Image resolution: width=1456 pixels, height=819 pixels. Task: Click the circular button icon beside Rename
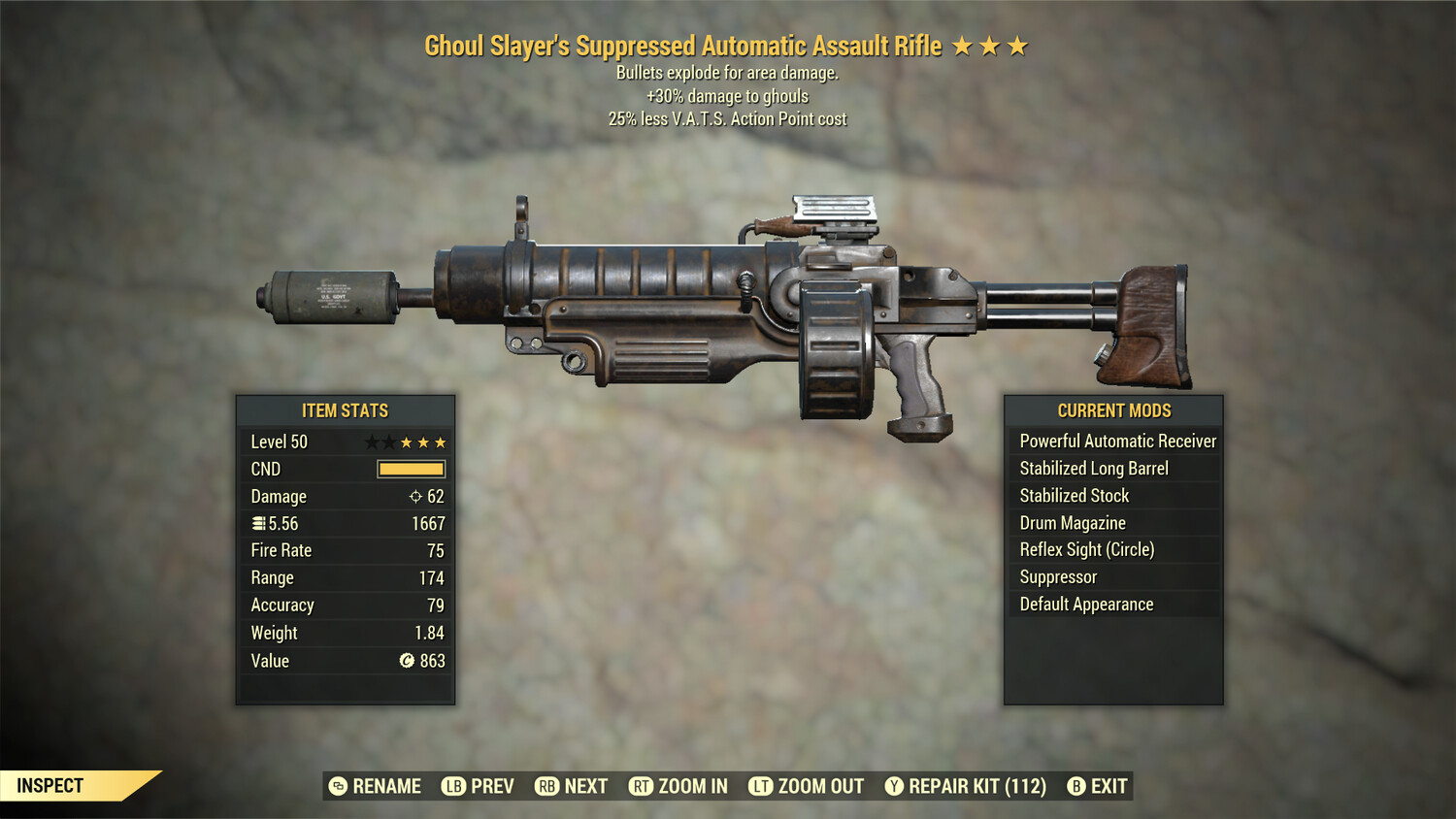pos(339,786)
